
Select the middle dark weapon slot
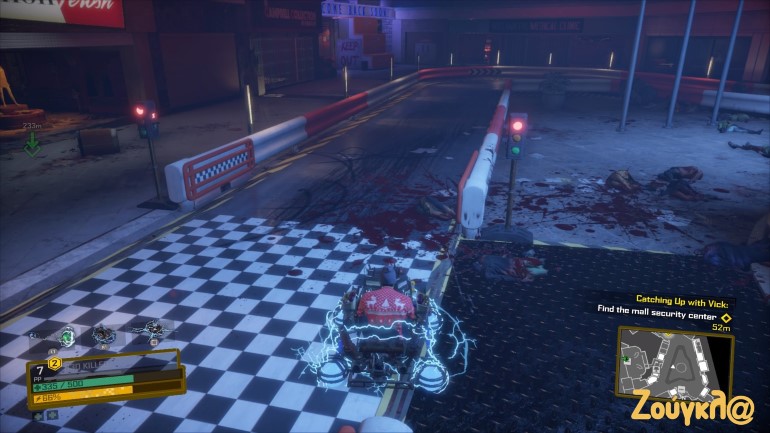(104, 336)
